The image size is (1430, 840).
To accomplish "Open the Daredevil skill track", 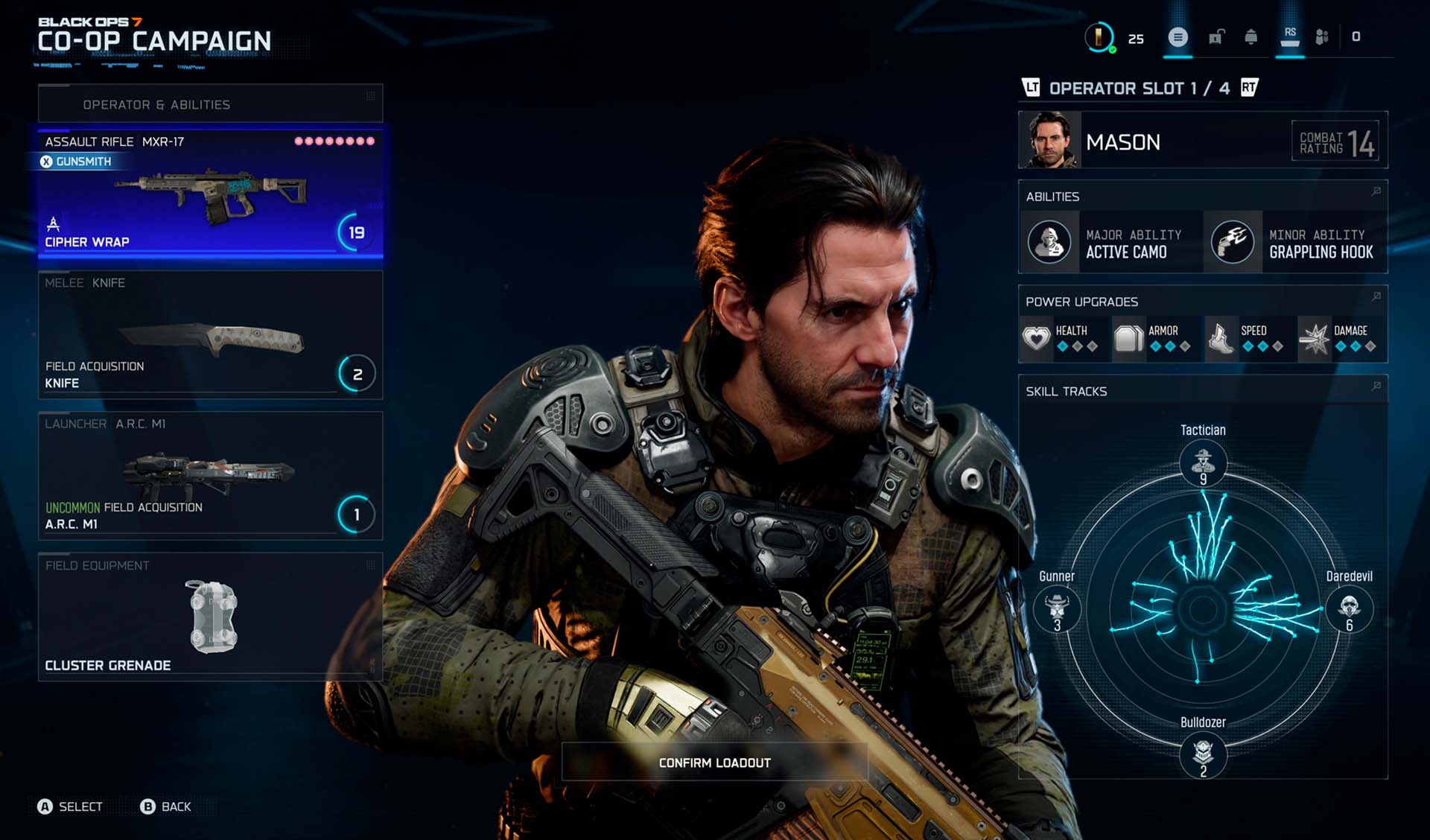I will [x=1349, y=608].
